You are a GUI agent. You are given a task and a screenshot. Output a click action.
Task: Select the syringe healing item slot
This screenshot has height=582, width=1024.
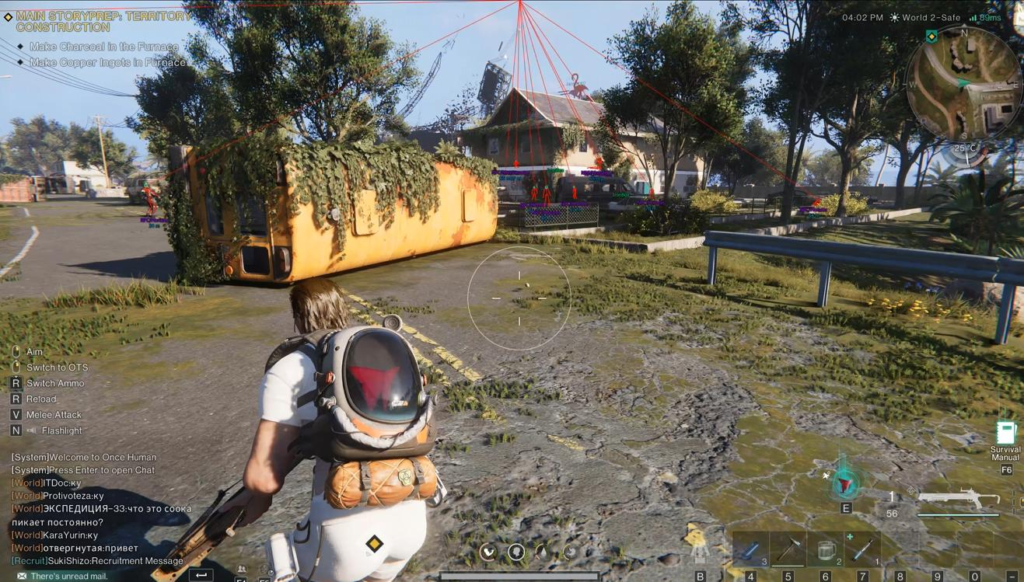[863, 550]
